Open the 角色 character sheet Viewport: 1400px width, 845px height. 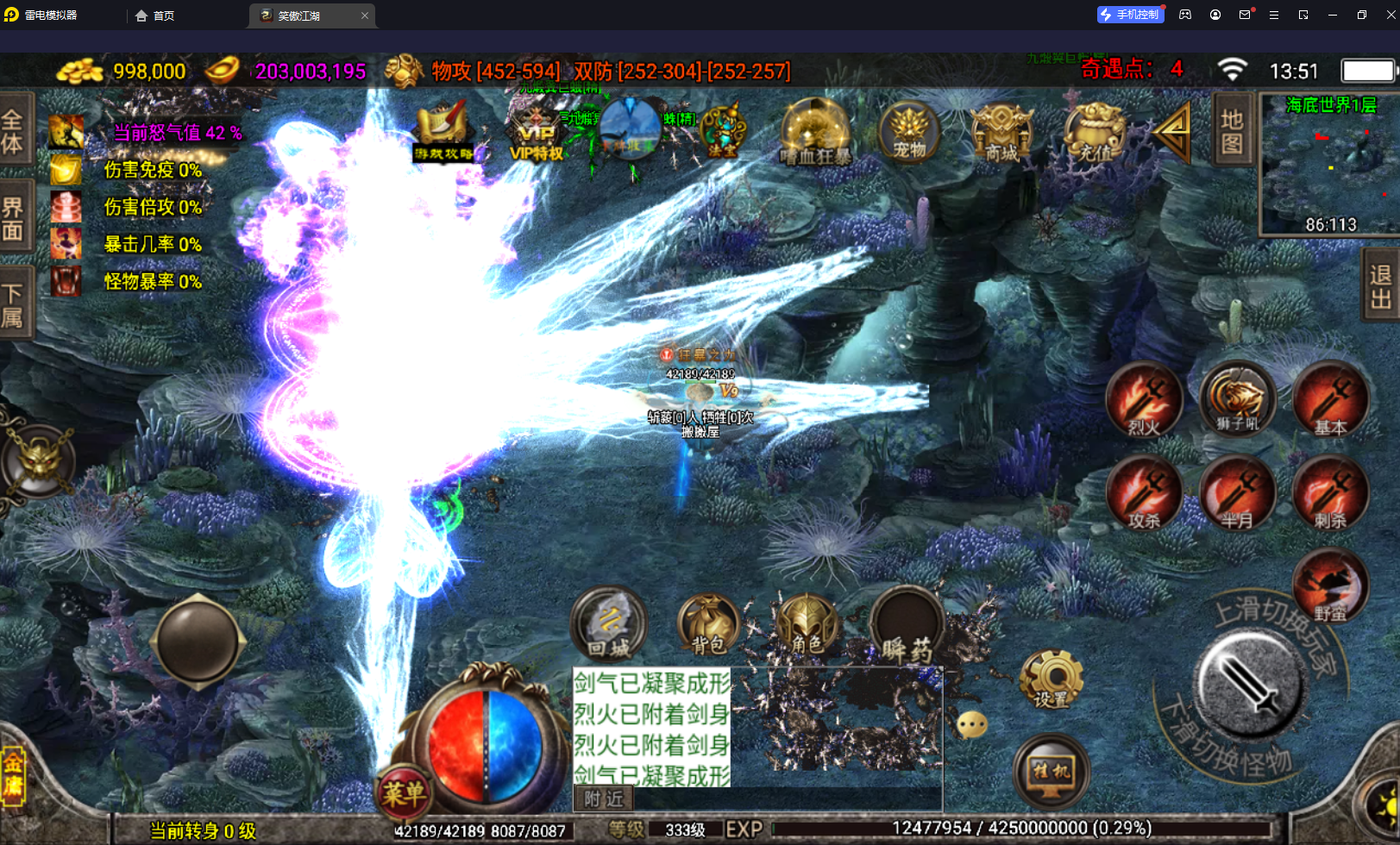coord(807,624)
